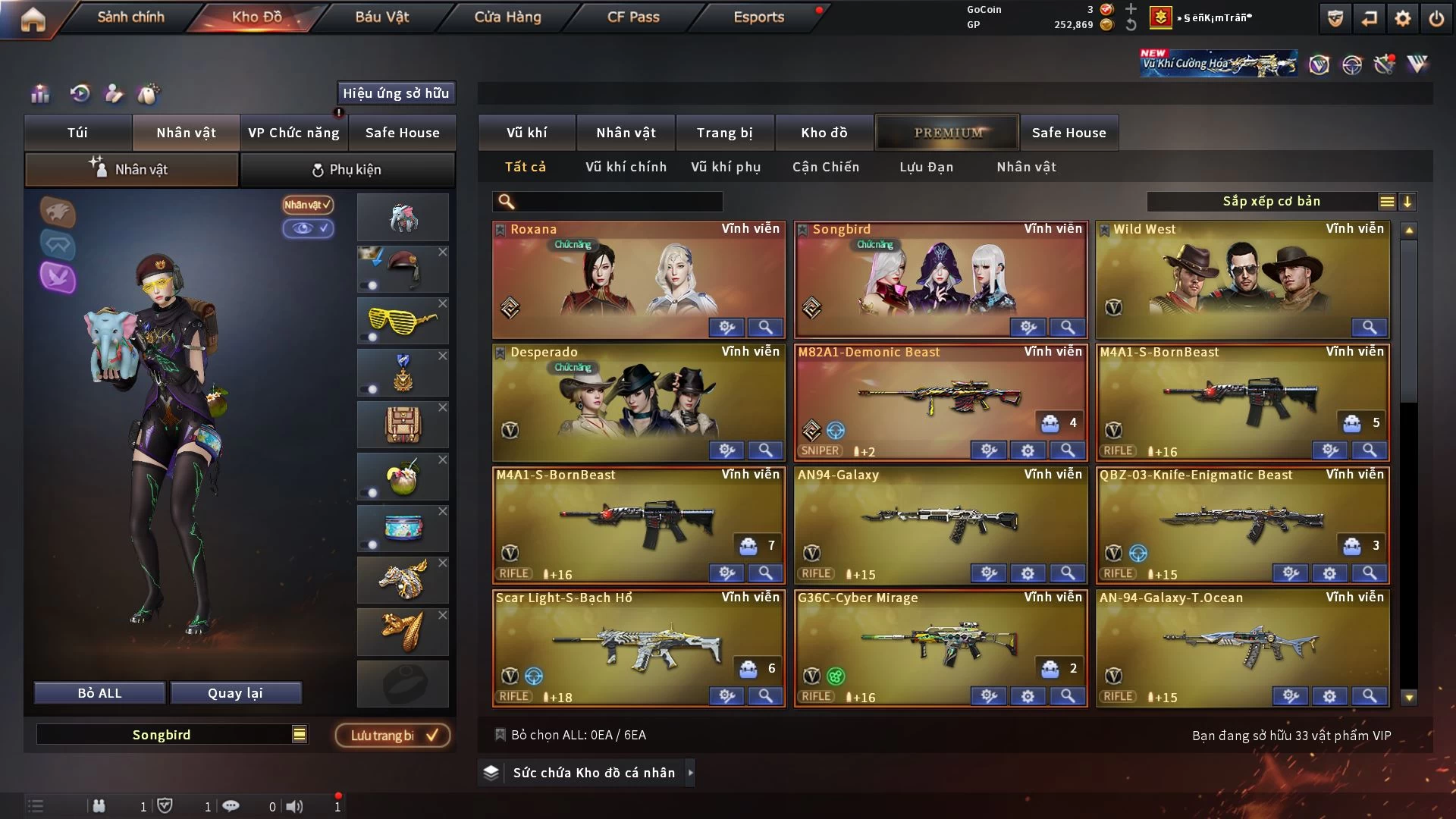Open the Sắp xếp cơ bản dropdown
The image size is (1456, 819).
(x=1271, y=202)
